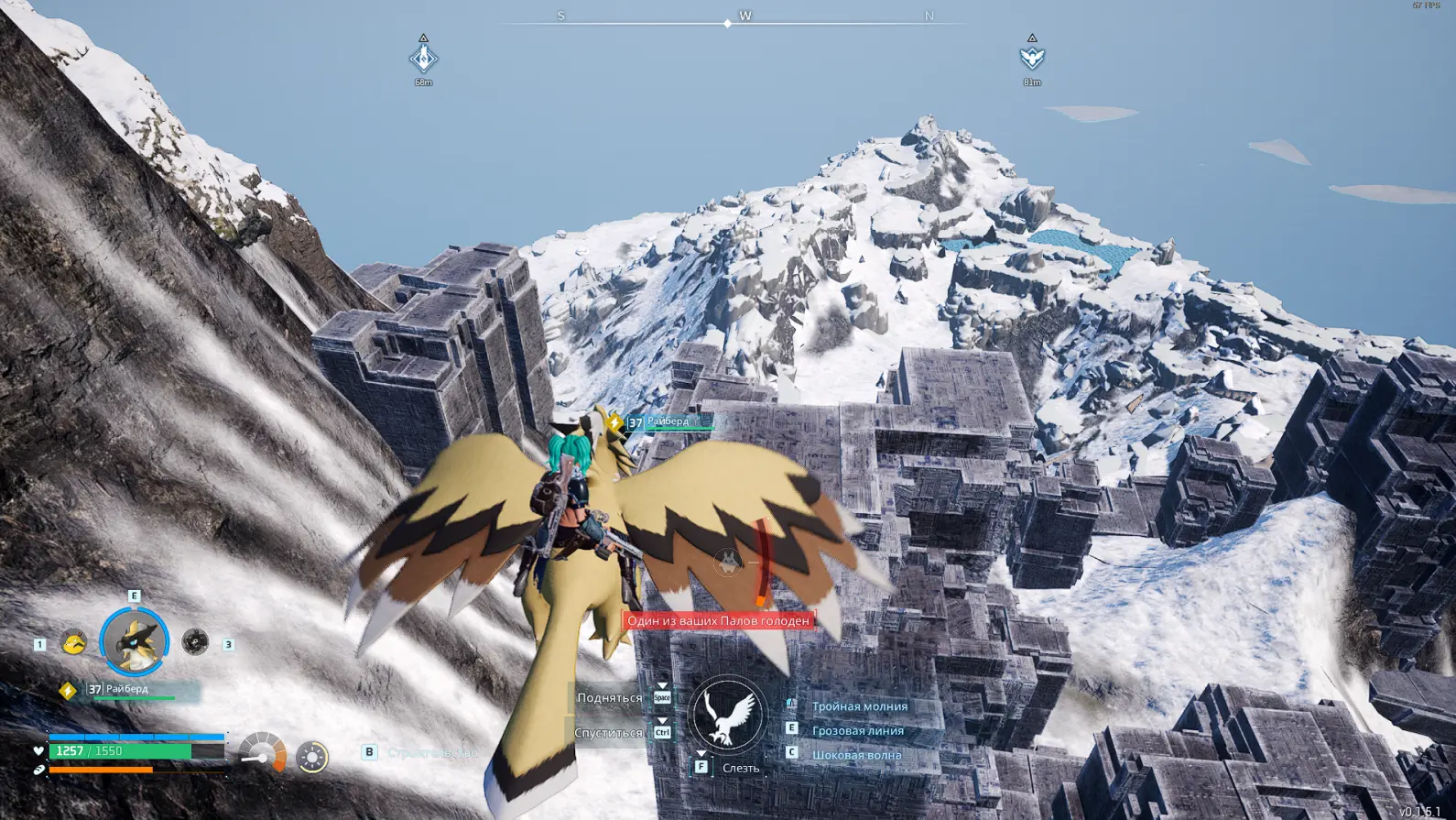Screen dimensions: 1456x820
Task: Select the yellow pal portrait in the party
Action: [73, 642]
